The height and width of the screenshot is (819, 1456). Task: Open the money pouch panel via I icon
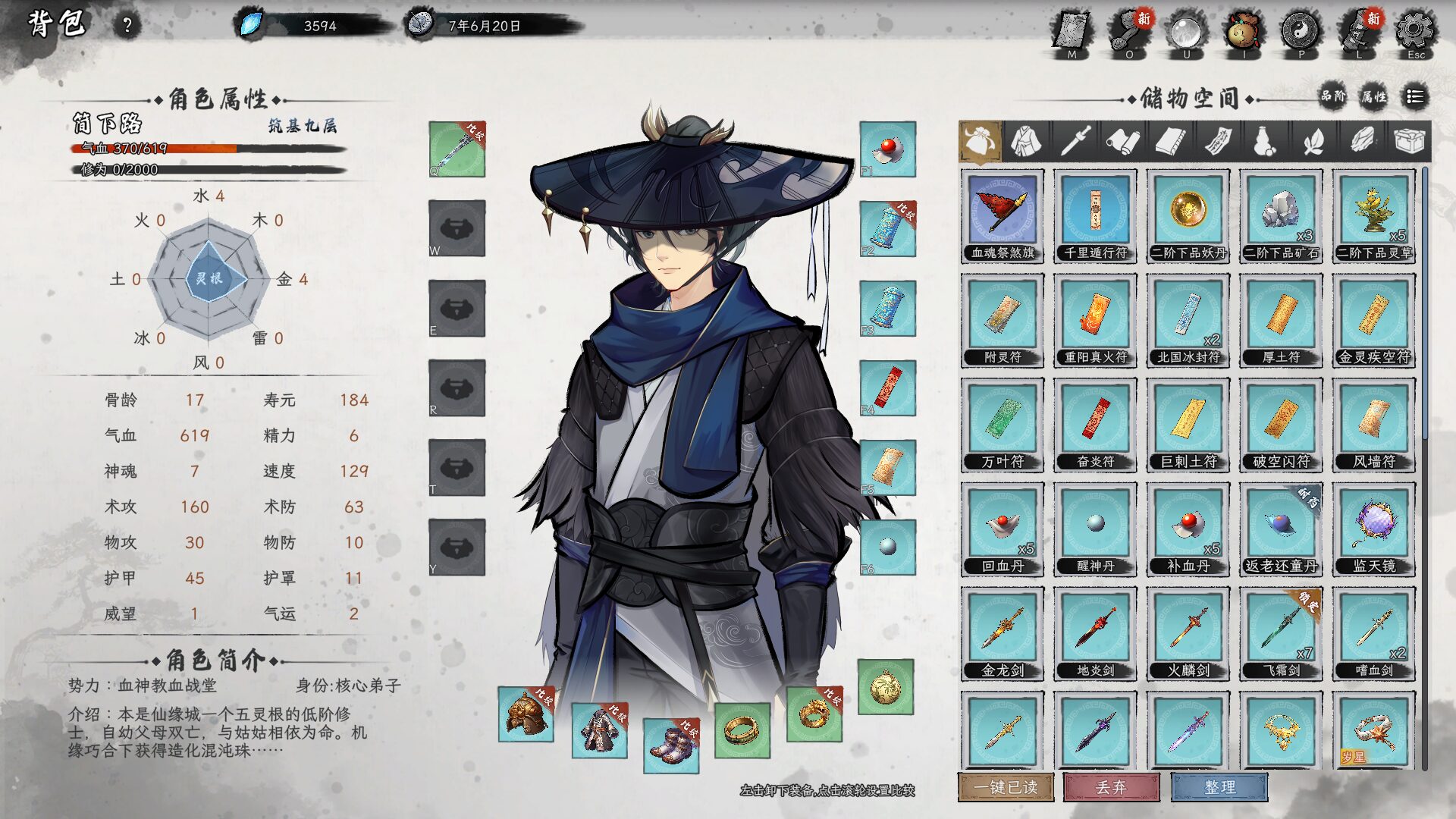1243,32
